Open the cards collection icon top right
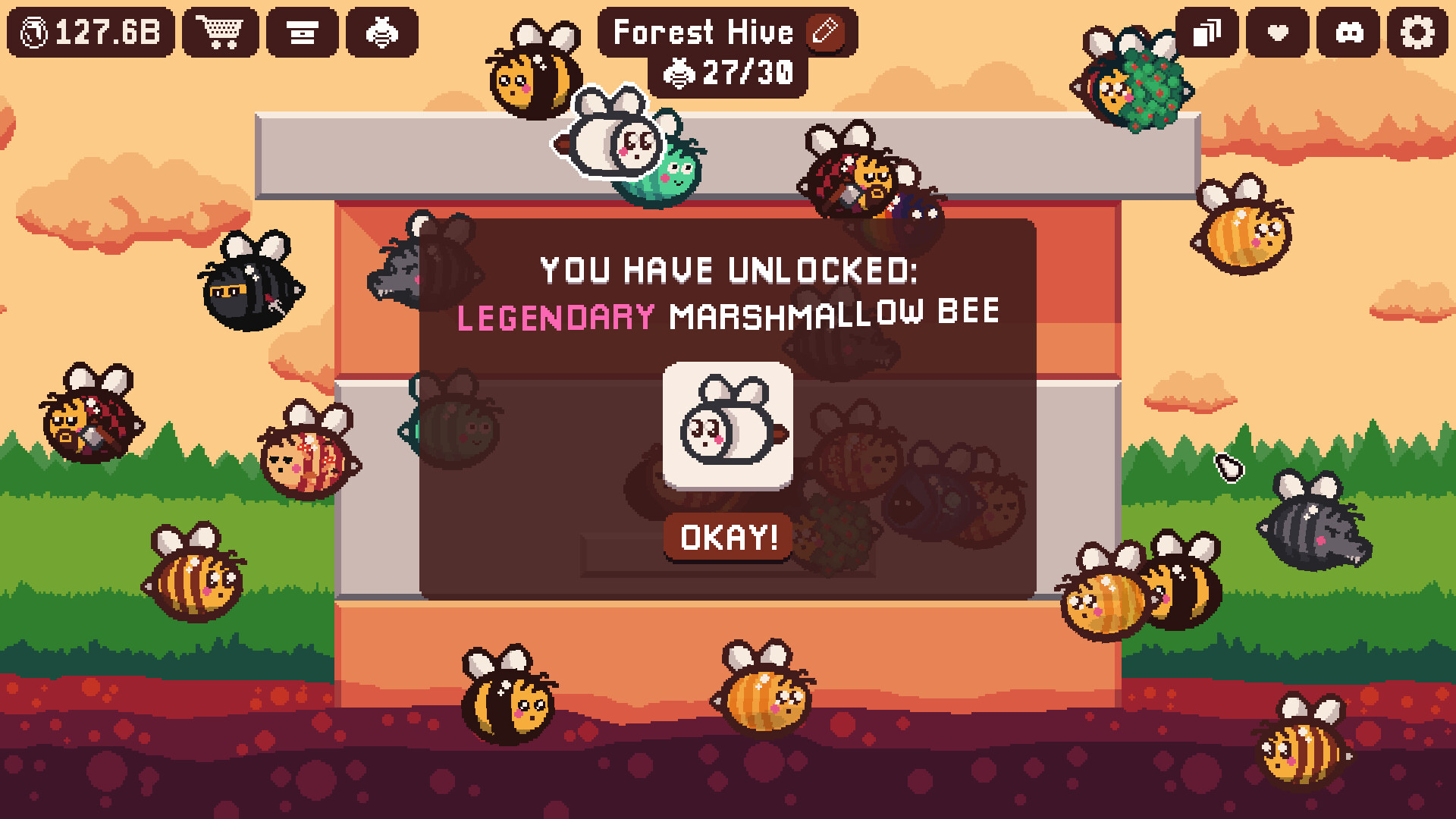Image resolution: width=1456 pixels, height=819 pixels. [x=1209, y=32]
